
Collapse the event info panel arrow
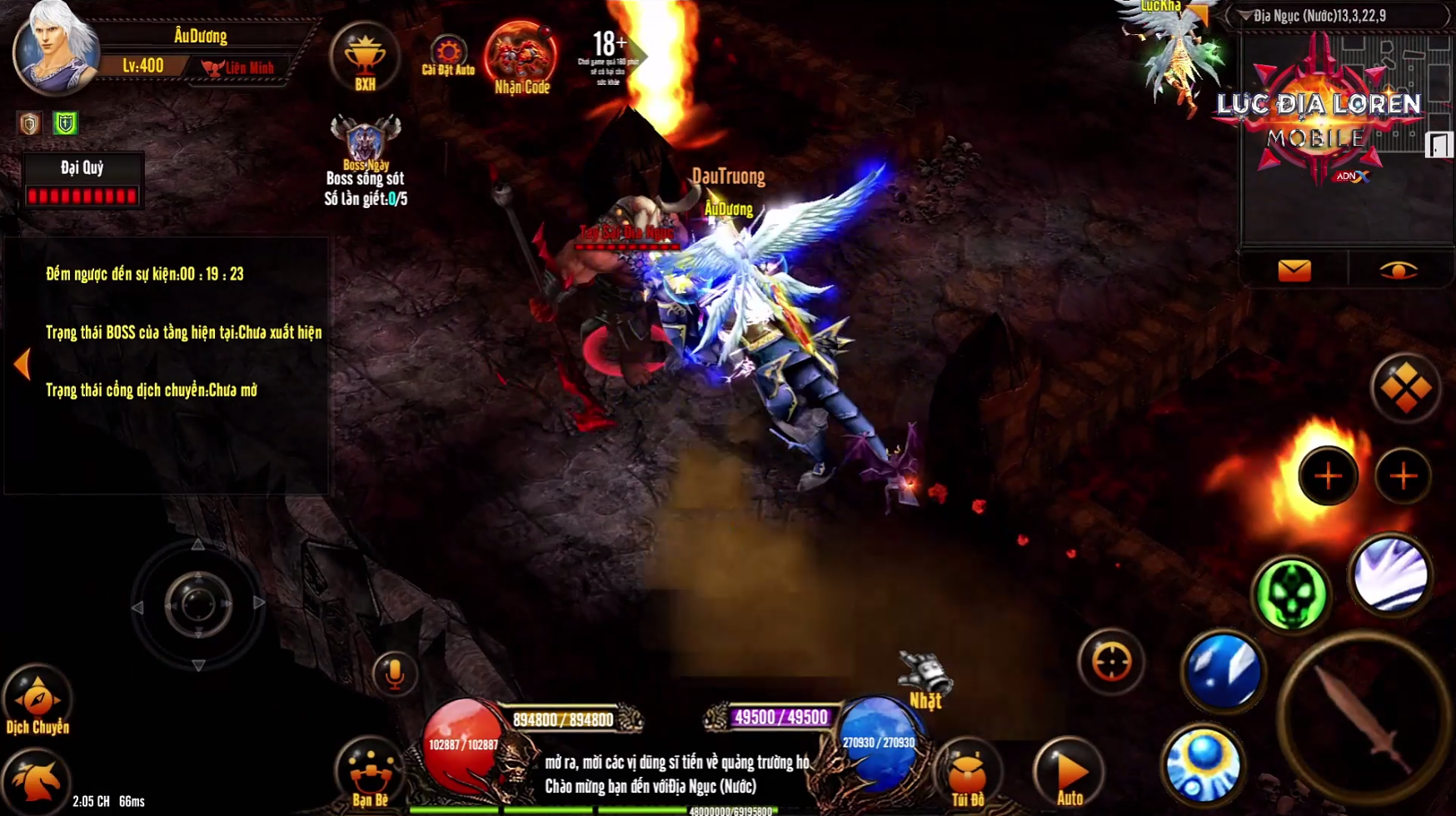coord(22,364)
